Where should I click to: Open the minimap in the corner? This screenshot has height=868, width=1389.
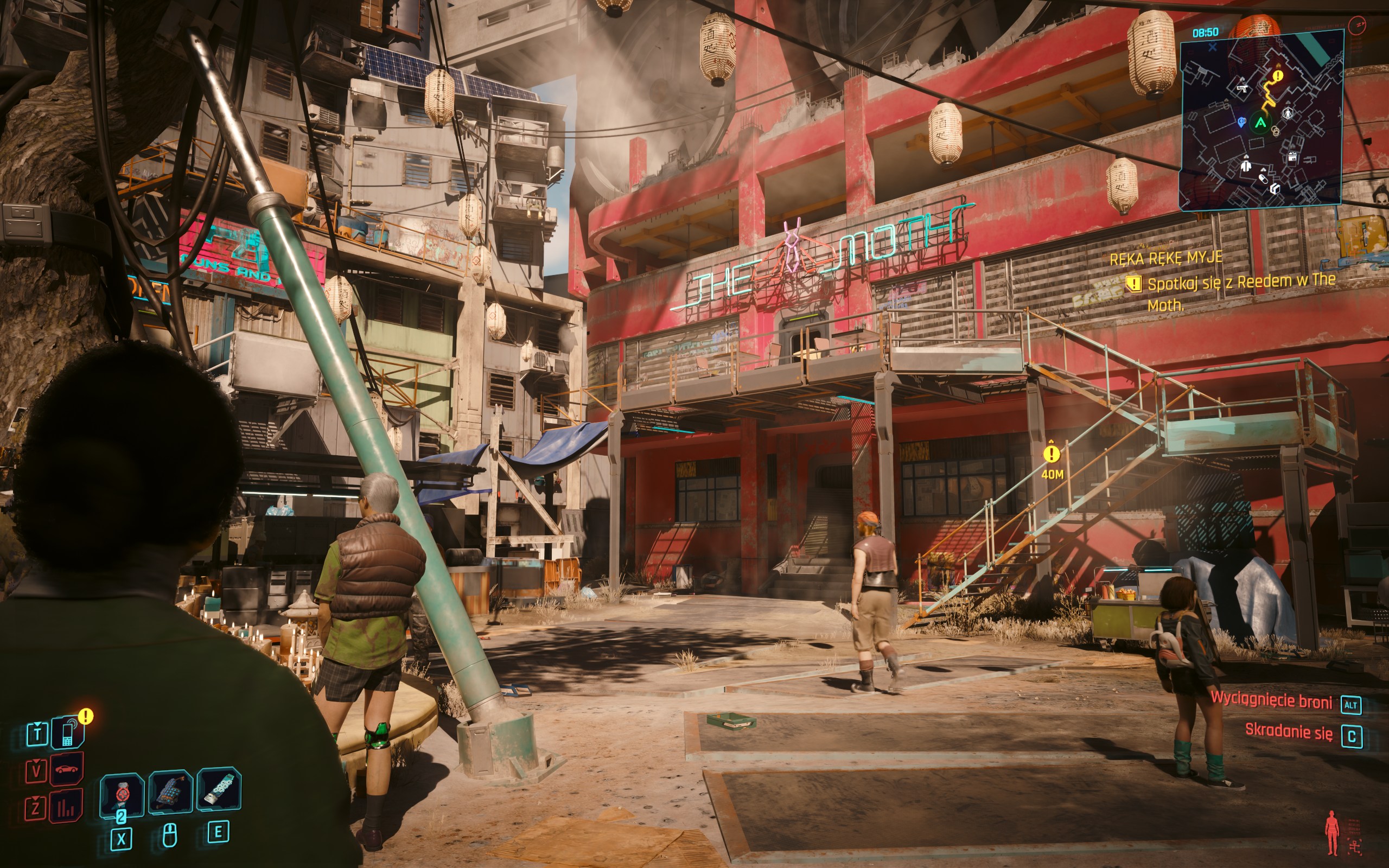click(1260, 120)
